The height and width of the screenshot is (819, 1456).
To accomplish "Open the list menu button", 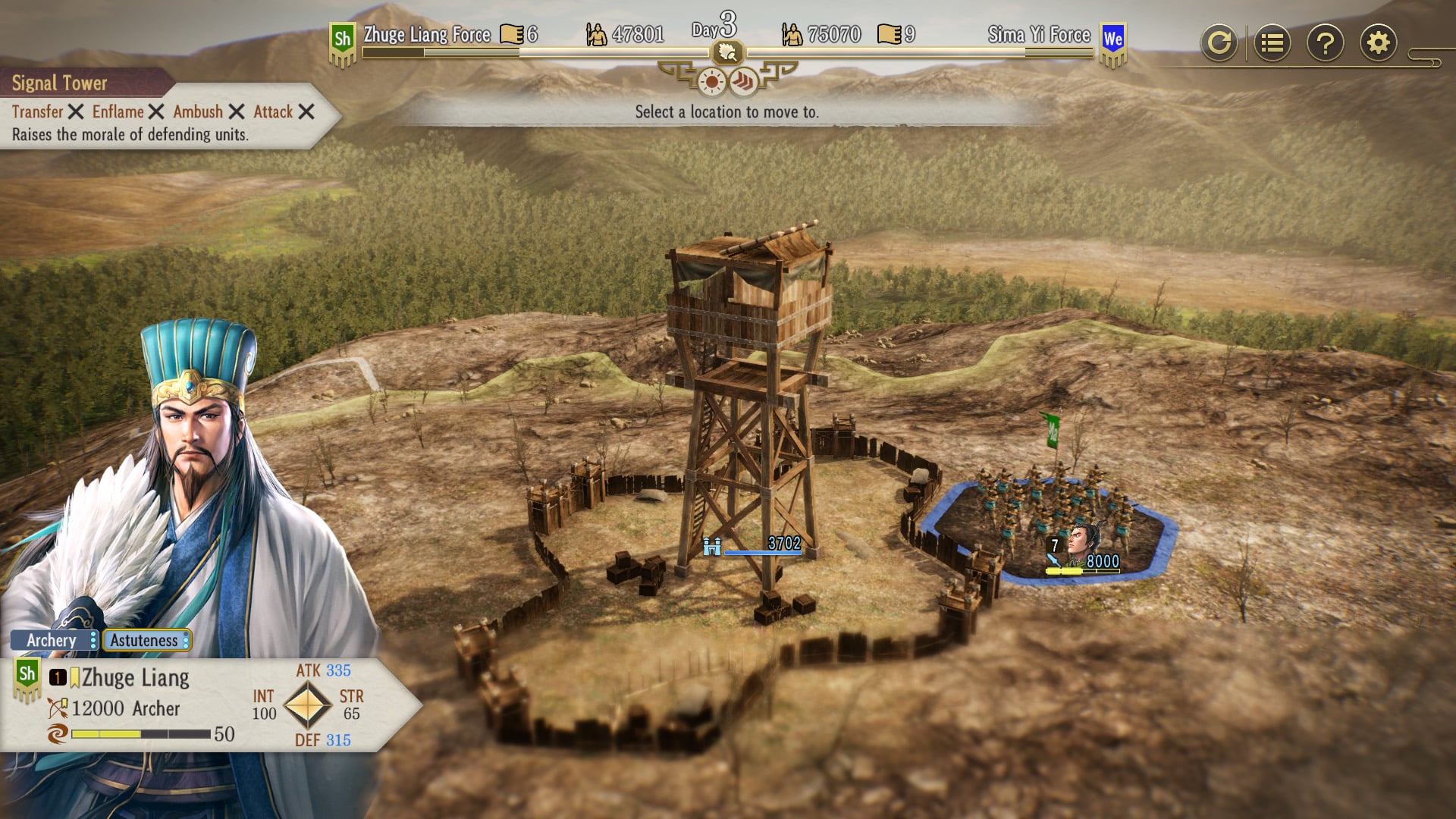I will point(1272,42).
